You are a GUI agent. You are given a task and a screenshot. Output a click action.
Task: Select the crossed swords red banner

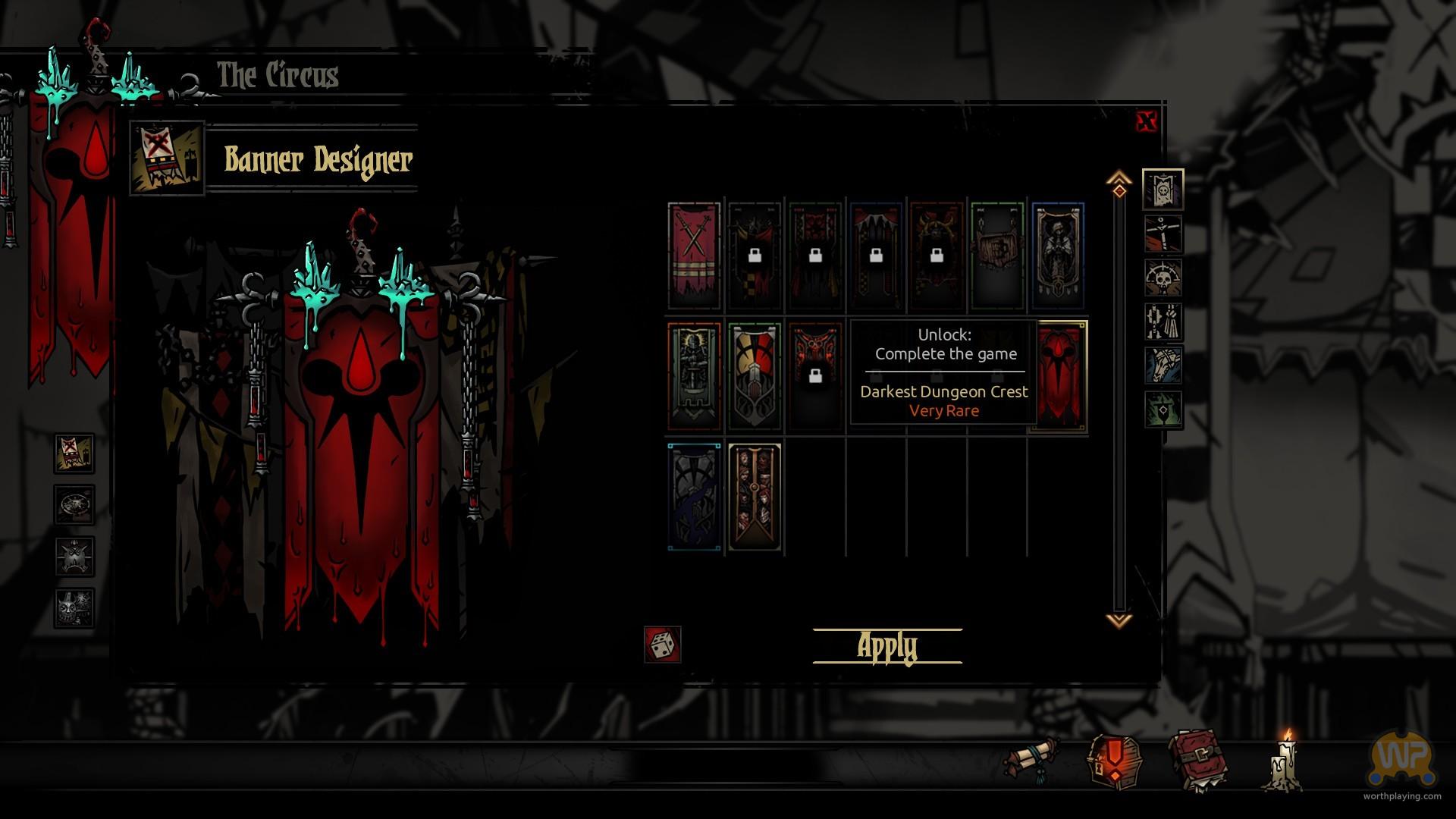click(694, 256)
